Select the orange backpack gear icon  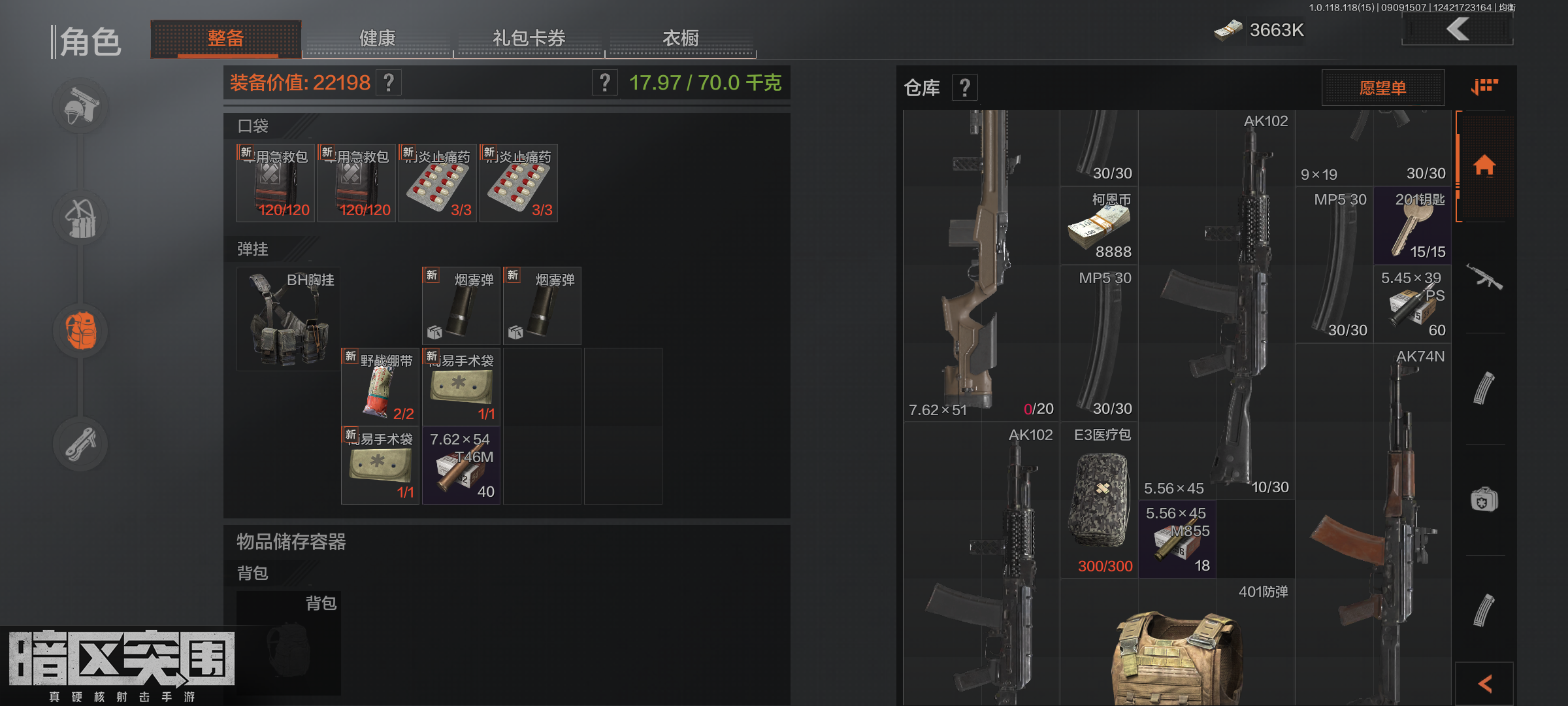81,331
